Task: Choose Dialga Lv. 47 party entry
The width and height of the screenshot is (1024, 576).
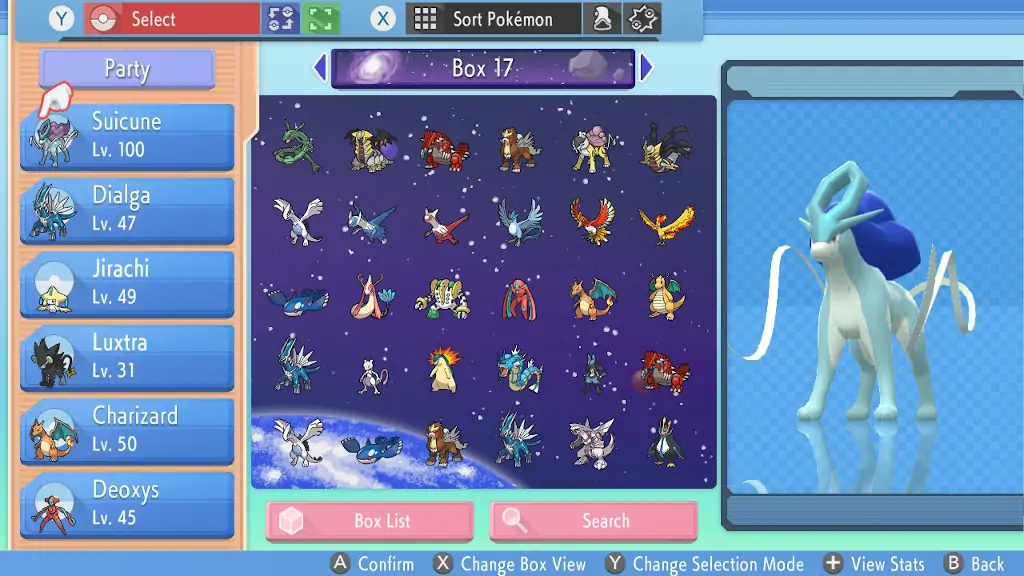Action: 127,210
